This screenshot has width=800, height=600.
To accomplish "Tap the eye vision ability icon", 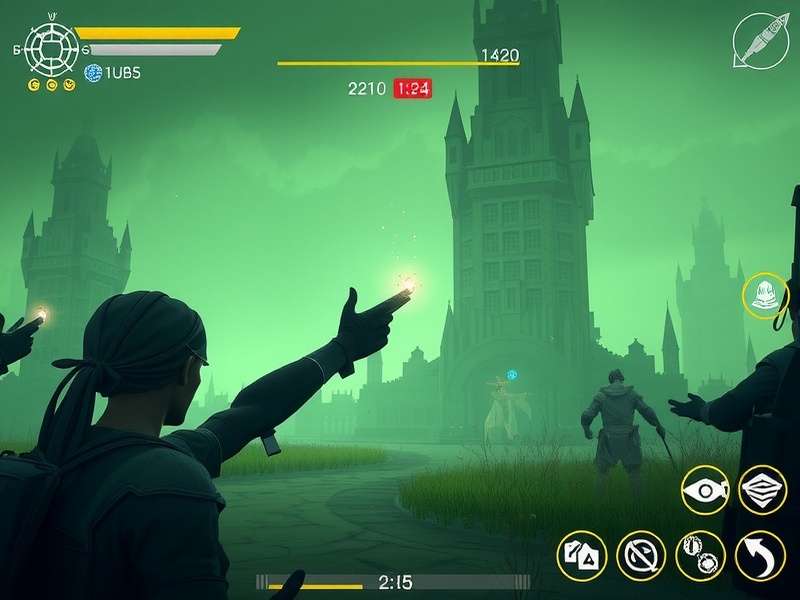I will 705,492.
